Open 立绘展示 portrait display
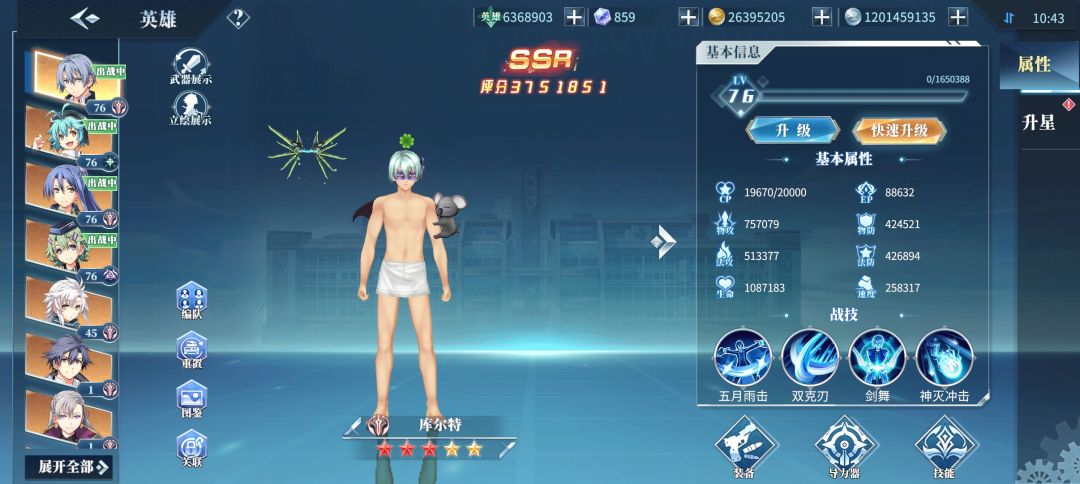The height and width of the screenshot is (484, 1080). [190, 107]
